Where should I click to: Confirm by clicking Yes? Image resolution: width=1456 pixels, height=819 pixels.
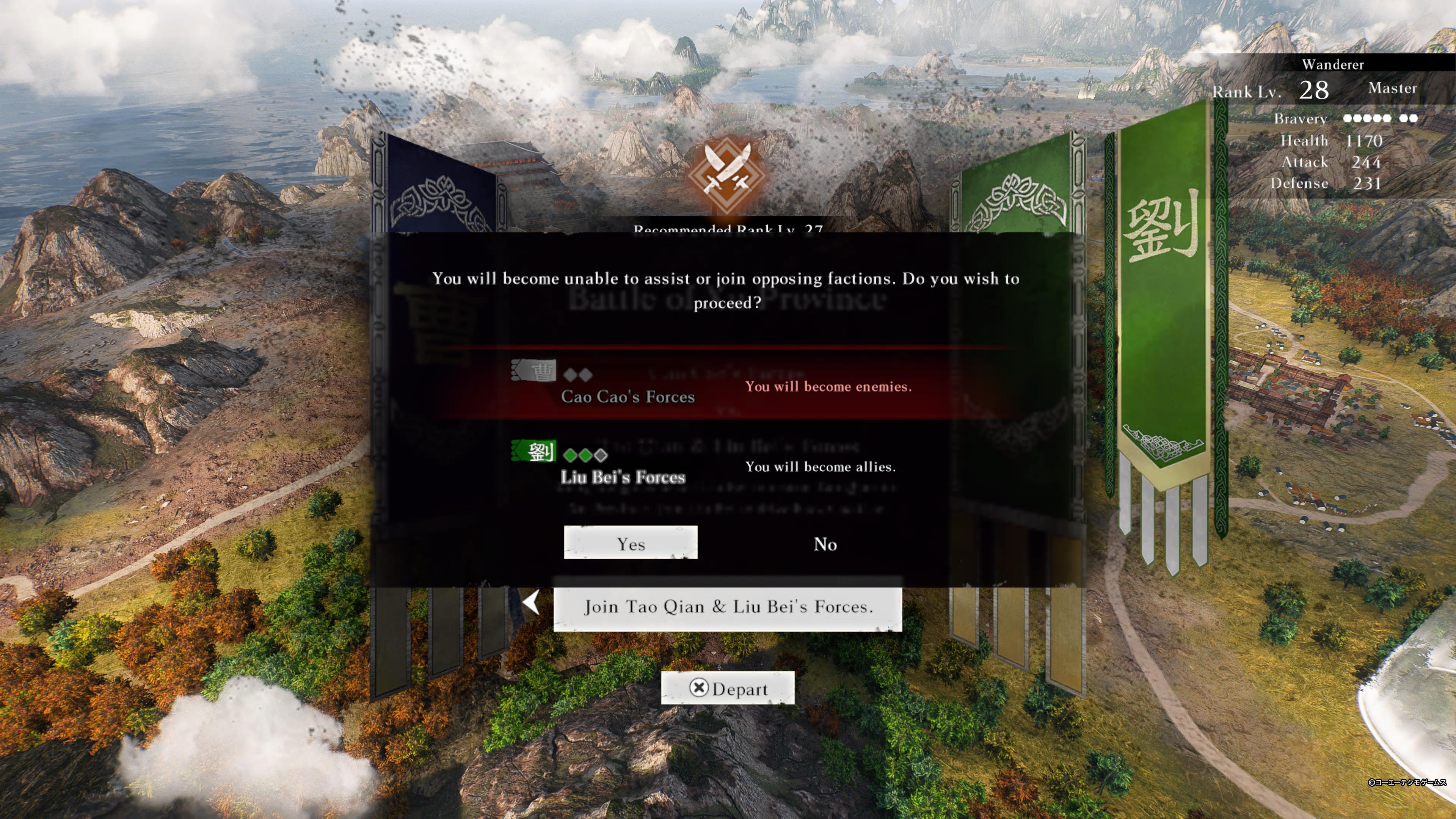631,543
